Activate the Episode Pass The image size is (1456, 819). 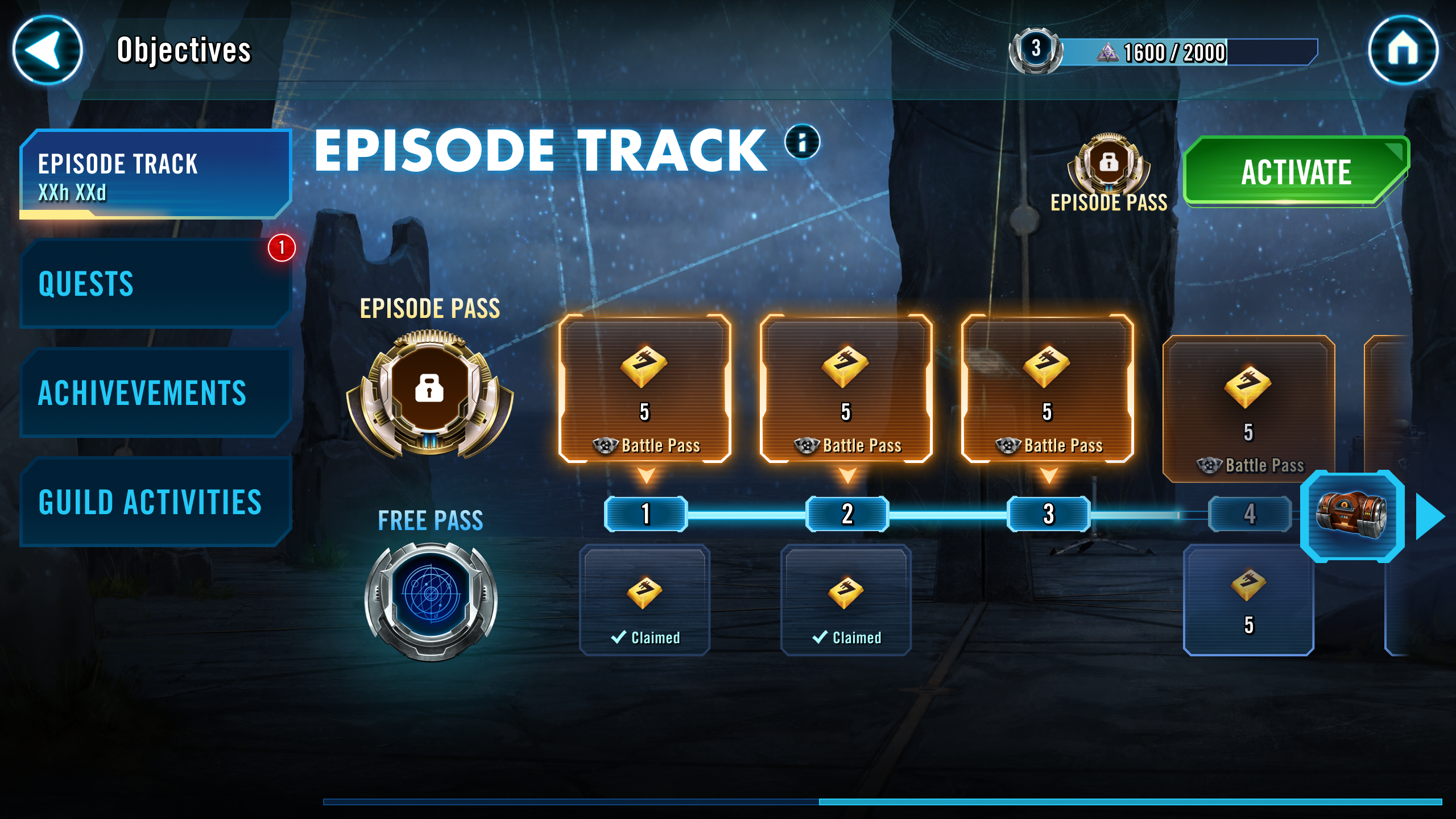tap(1296, 172)
